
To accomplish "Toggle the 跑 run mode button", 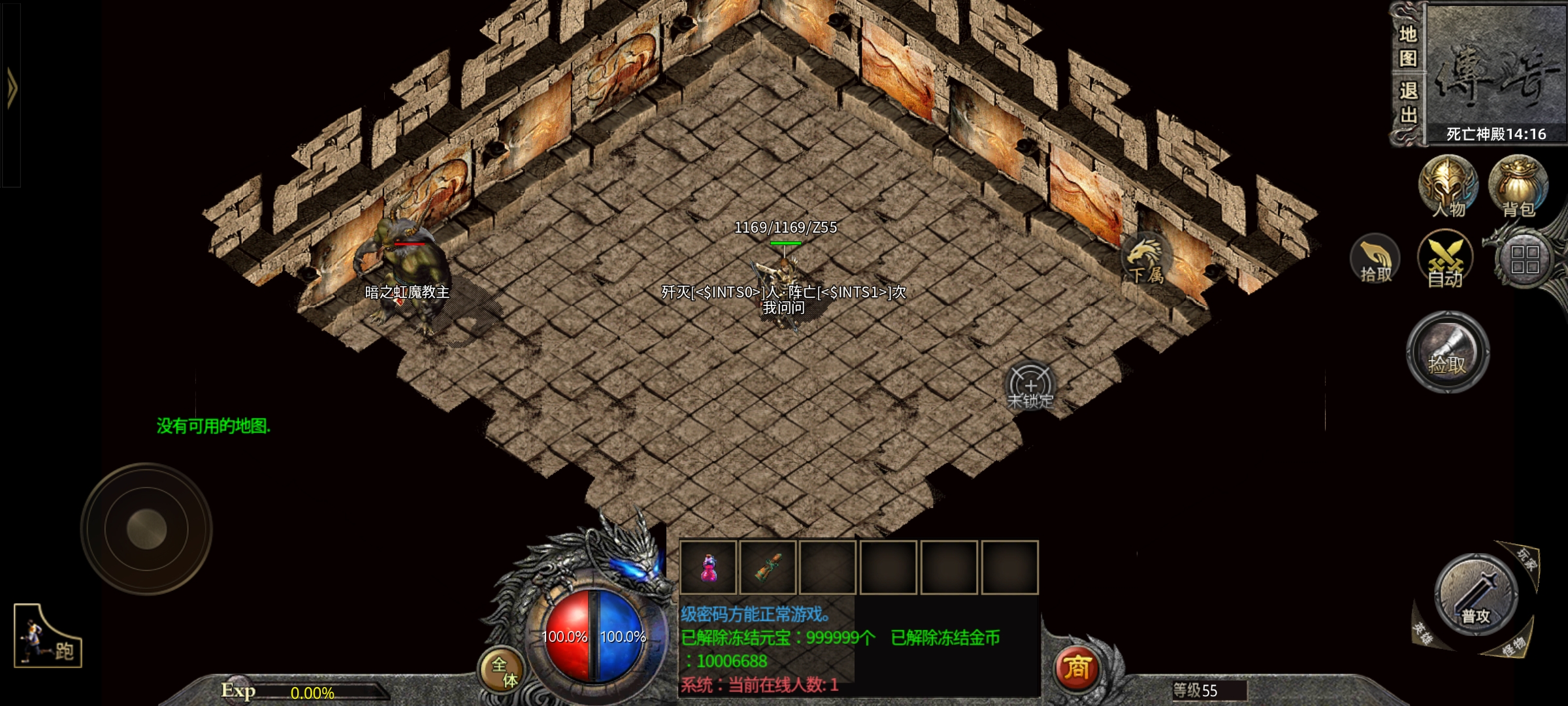I will click(48, 636).
